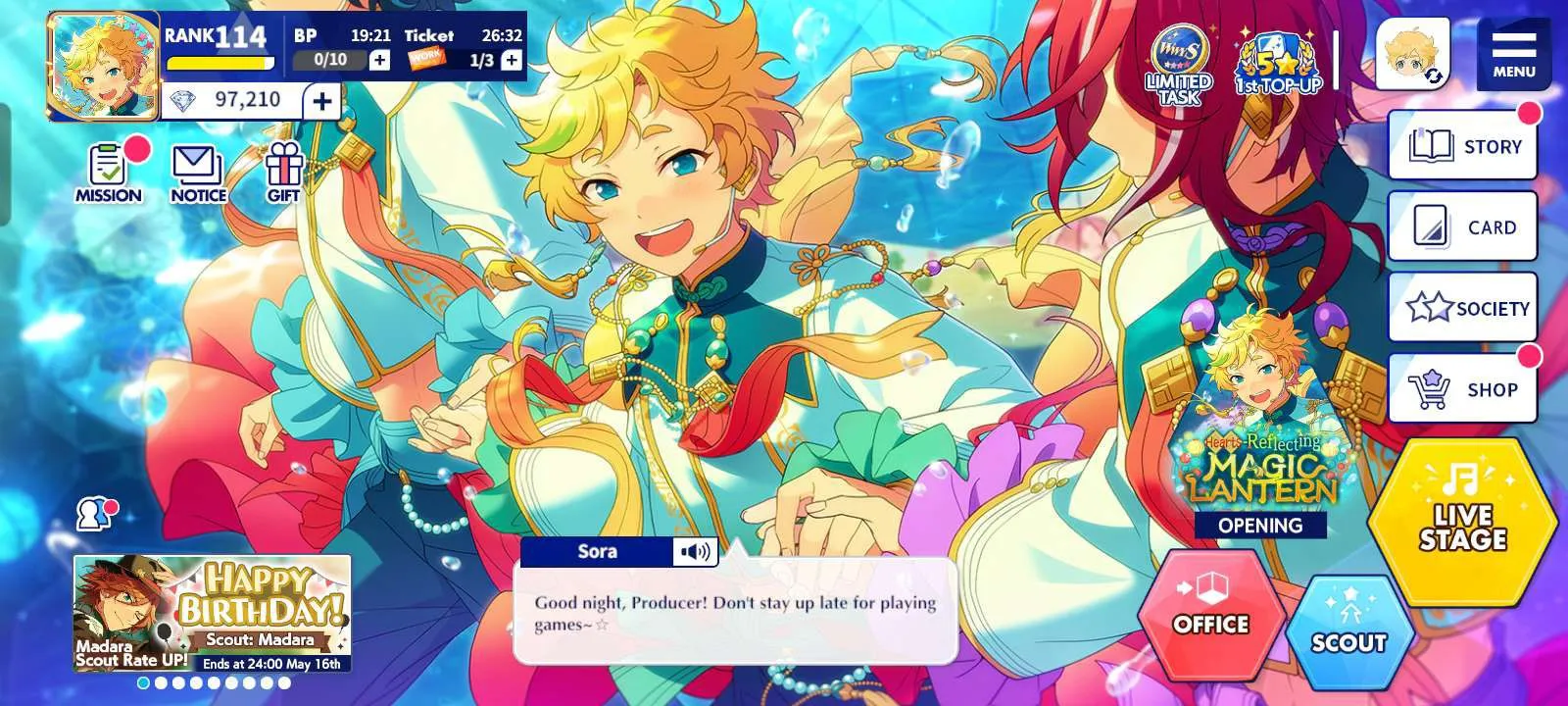
Task: Add more diamonds with the plus button
Action: 321,100
